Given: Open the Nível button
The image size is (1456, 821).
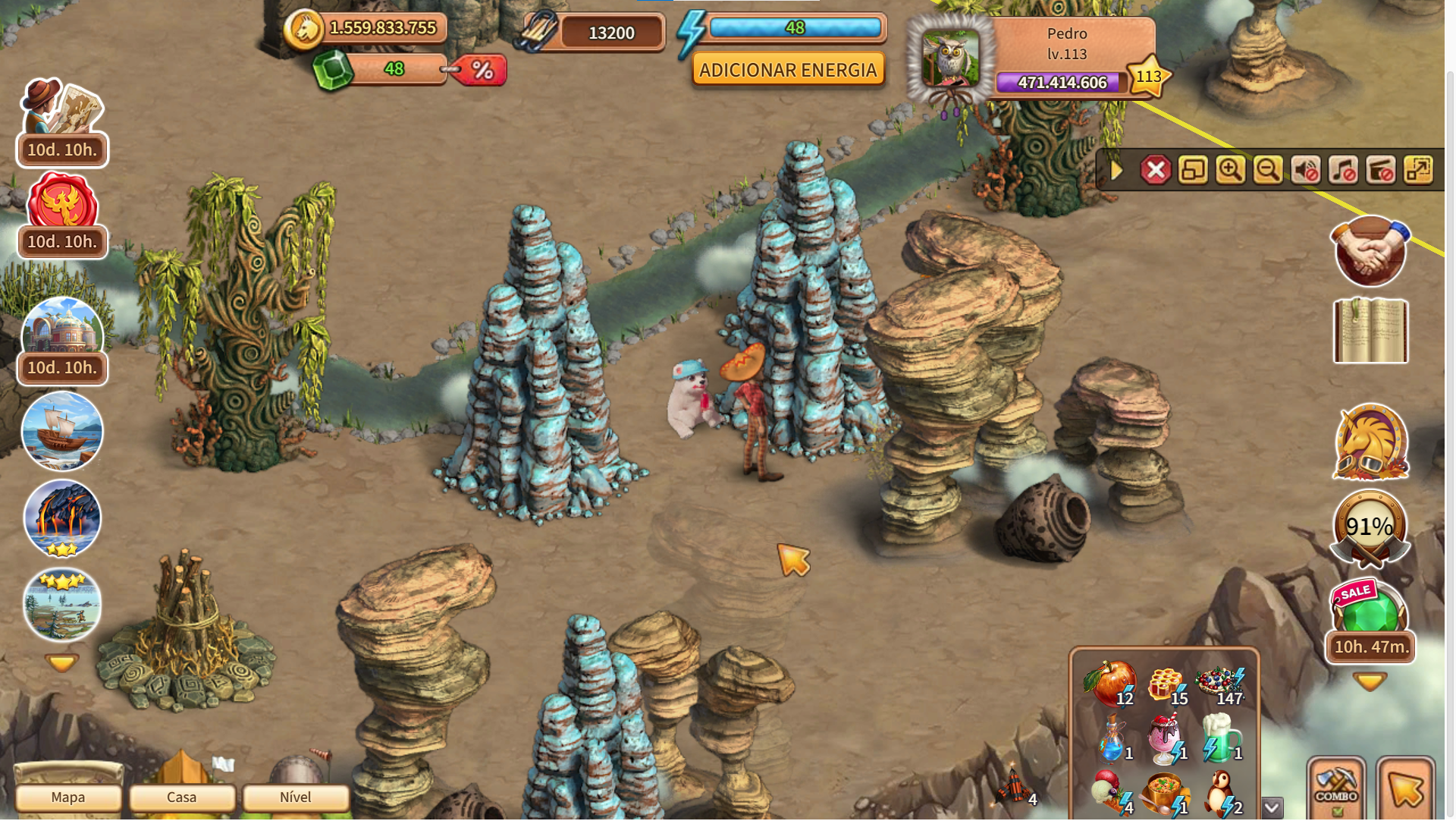Looking at the screenshot, I should (x=296, y=797).
